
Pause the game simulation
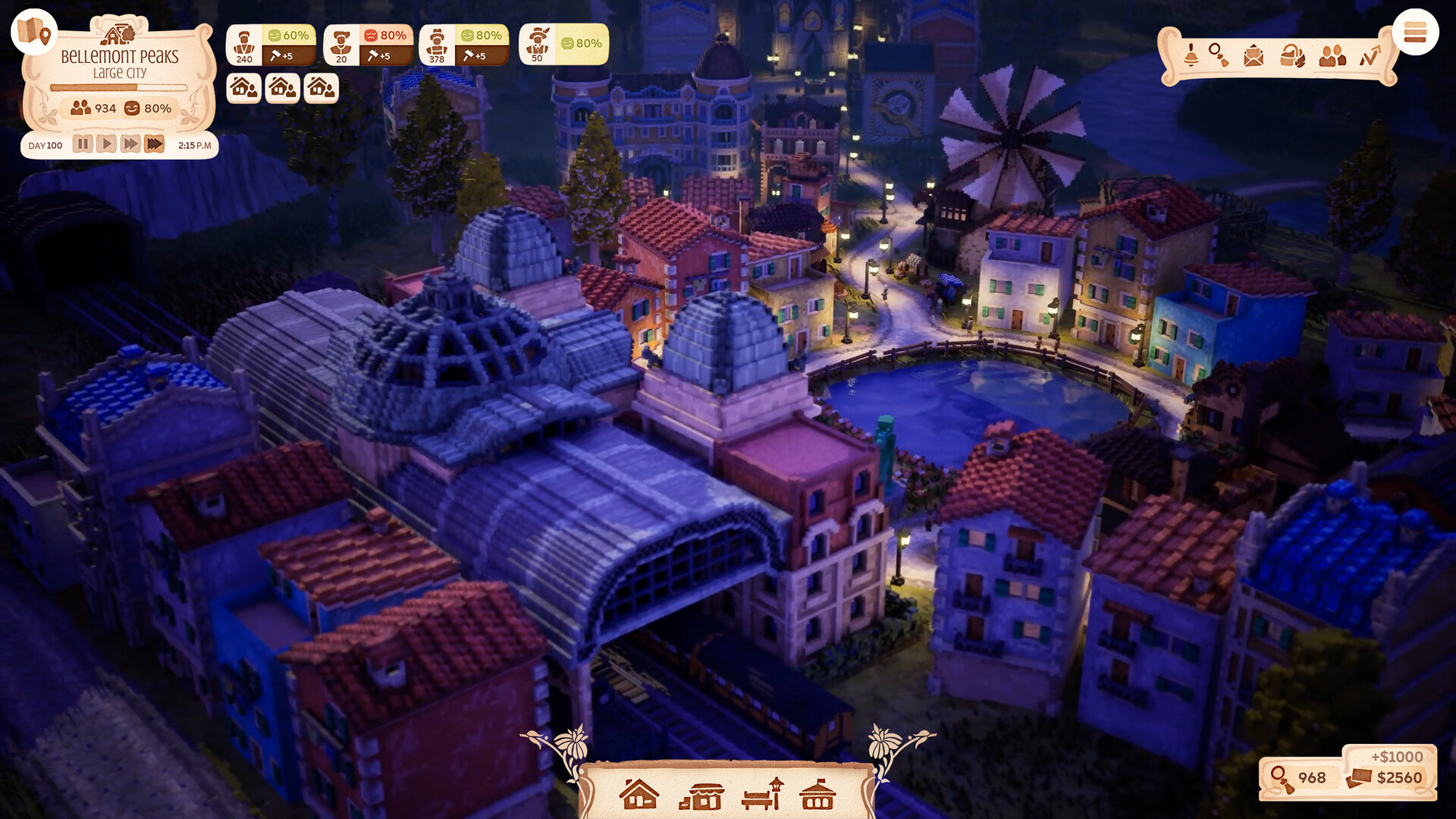(83, 143)
